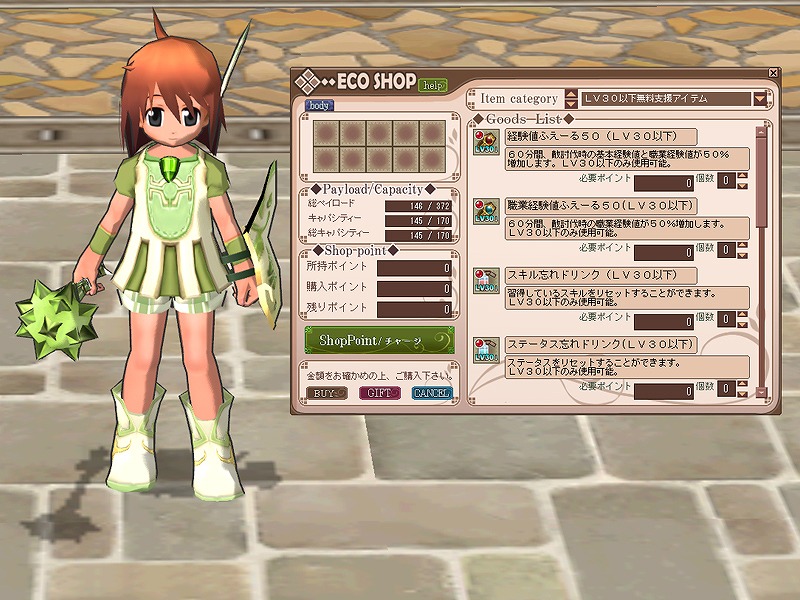Open the Item category dropdown

click(x=760, y=99)
